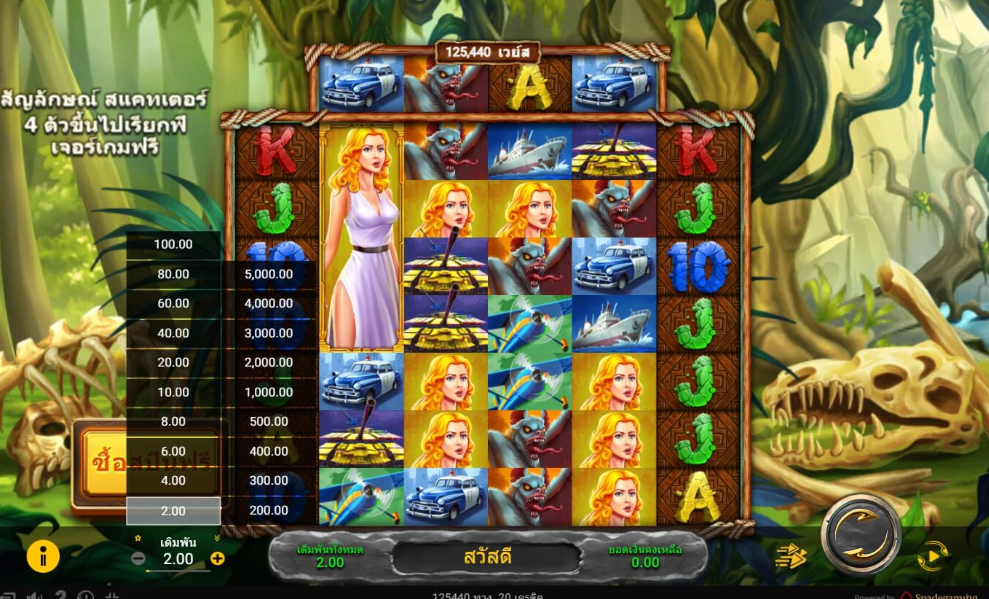Set the bet to 40.00
Viewport: 989px width, 599px height.
coord(172,333)
